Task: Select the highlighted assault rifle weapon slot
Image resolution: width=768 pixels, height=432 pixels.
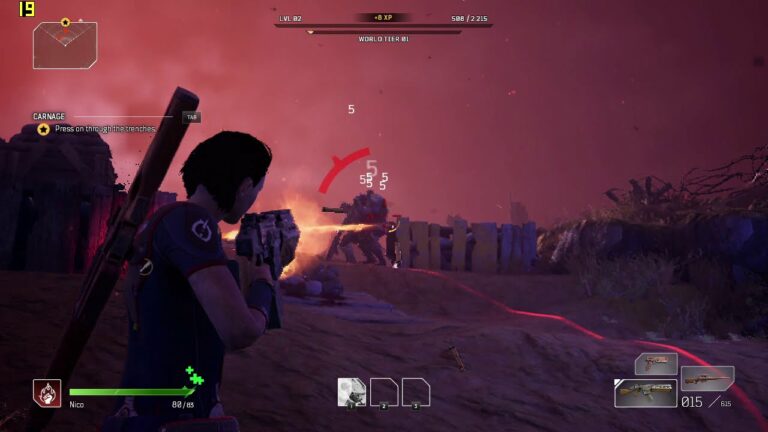Action: tap(645, 393)
